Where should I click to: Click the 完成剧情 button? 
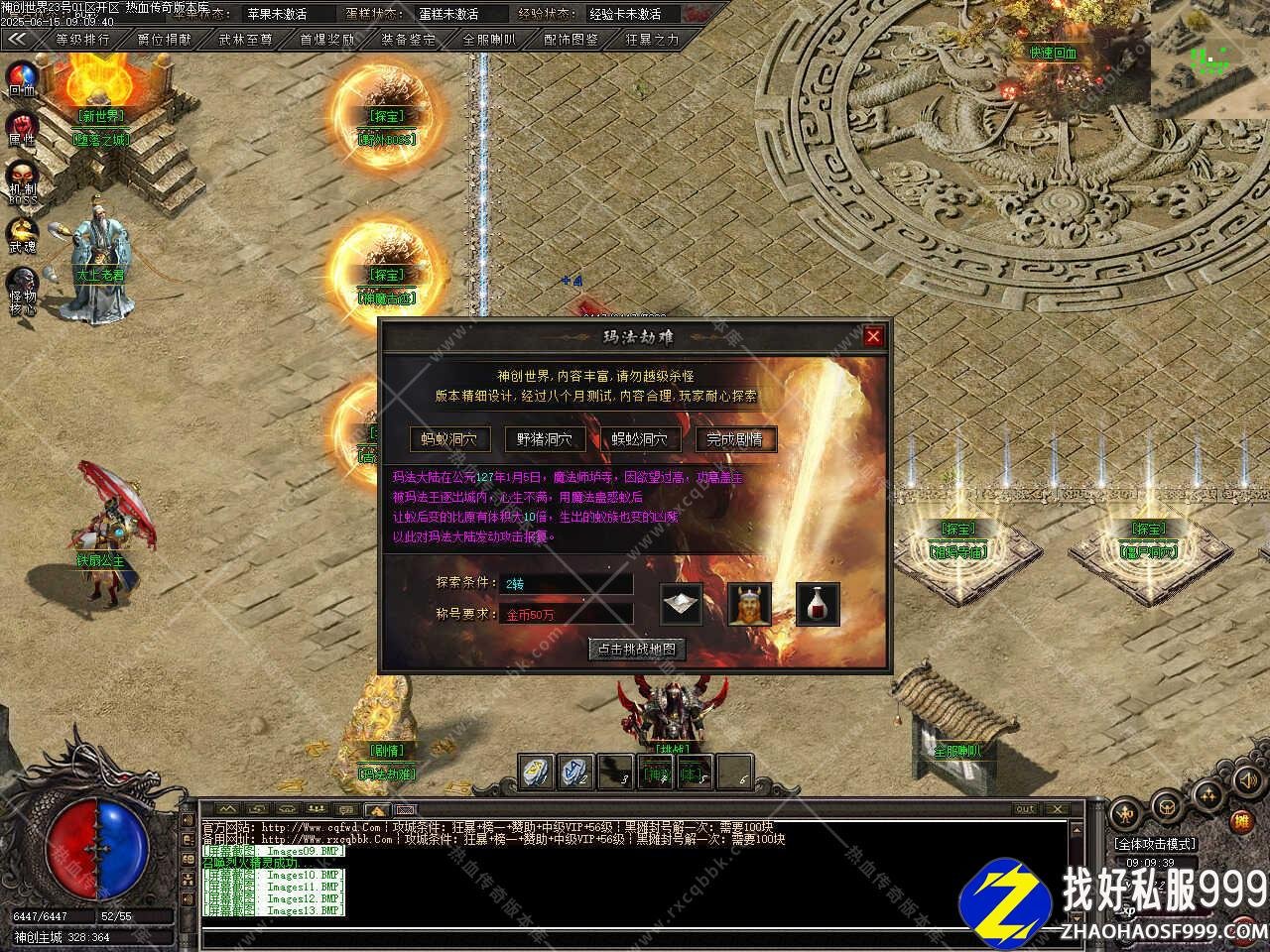pos(735,439)
